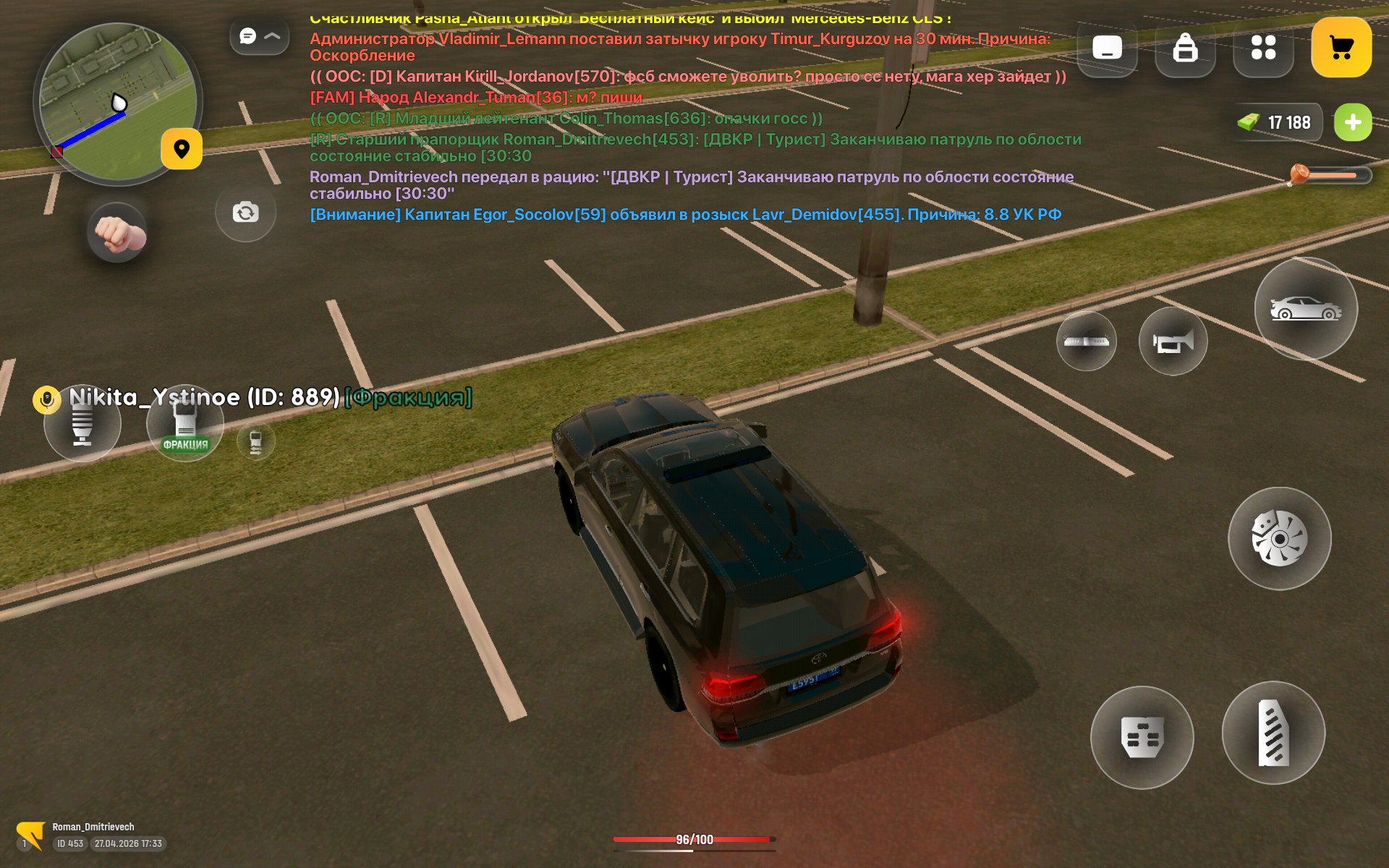The width and height of the screenshot is (1389, 868).
Task: Select the fist weapon icon
Action: 117,233
